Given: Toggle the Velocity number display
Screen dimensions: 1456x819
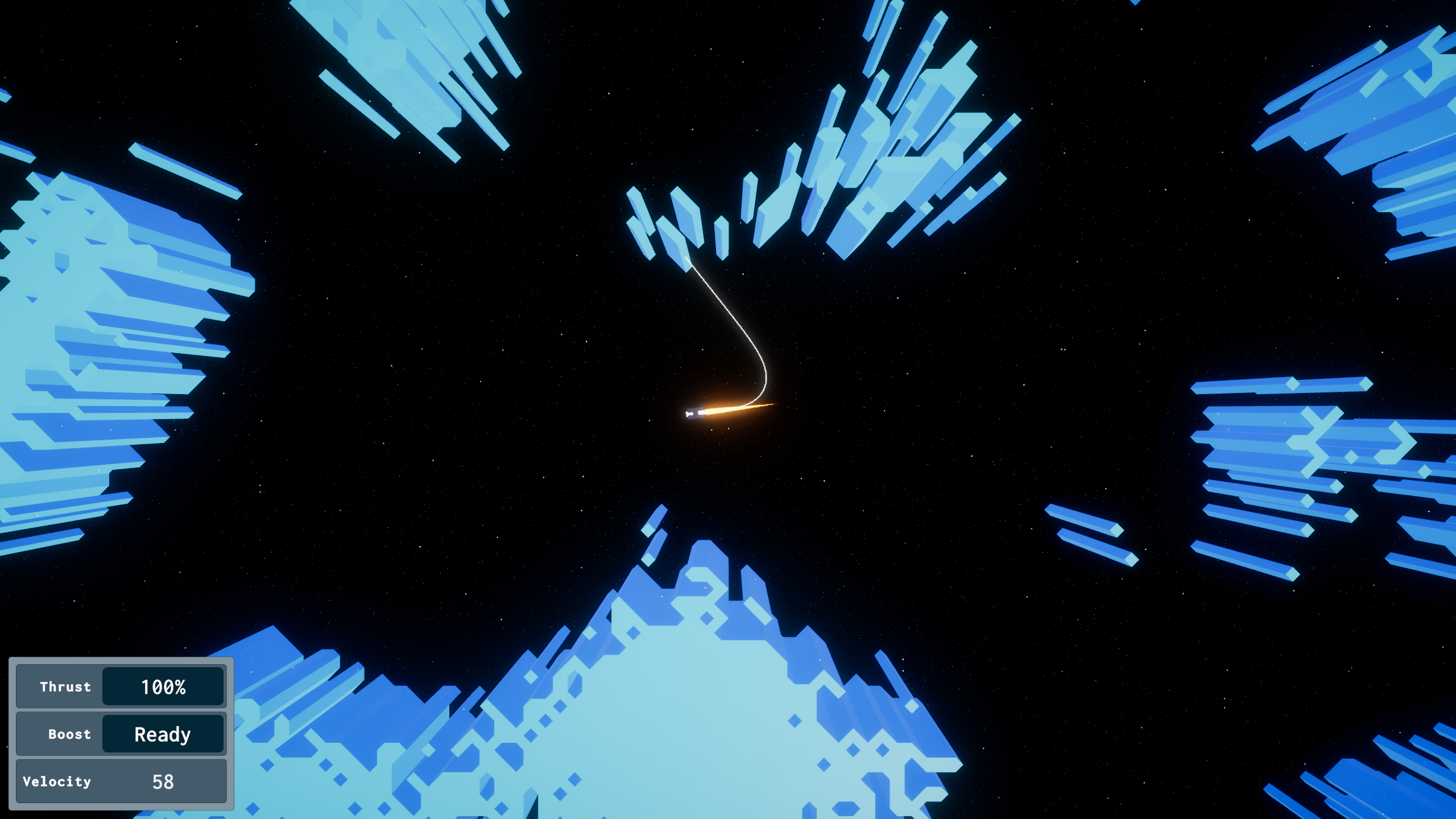Looking at the screenshot, I should (x=164, y=781).
